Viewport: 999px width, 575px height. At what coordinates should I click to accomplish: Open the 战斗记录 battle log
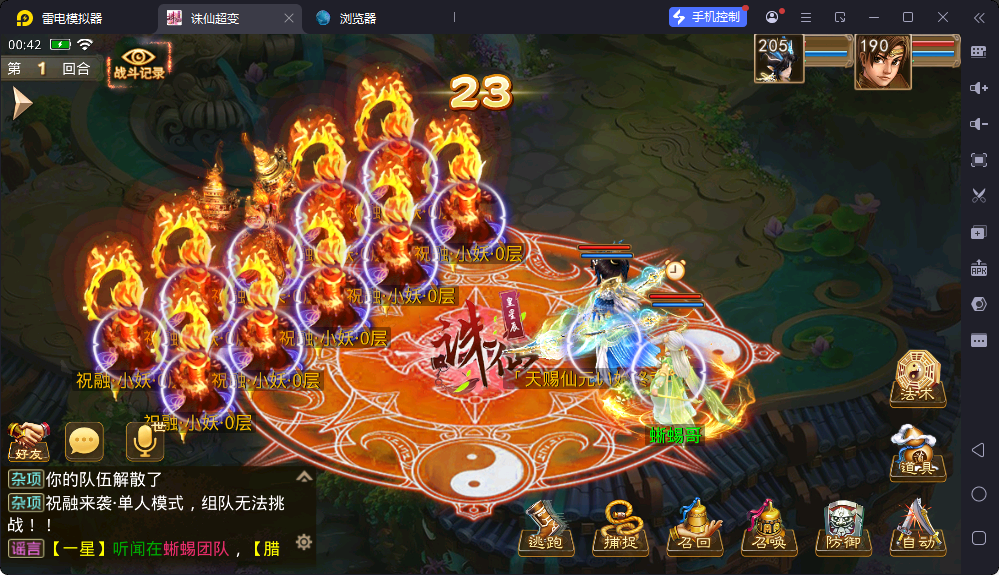138,62
